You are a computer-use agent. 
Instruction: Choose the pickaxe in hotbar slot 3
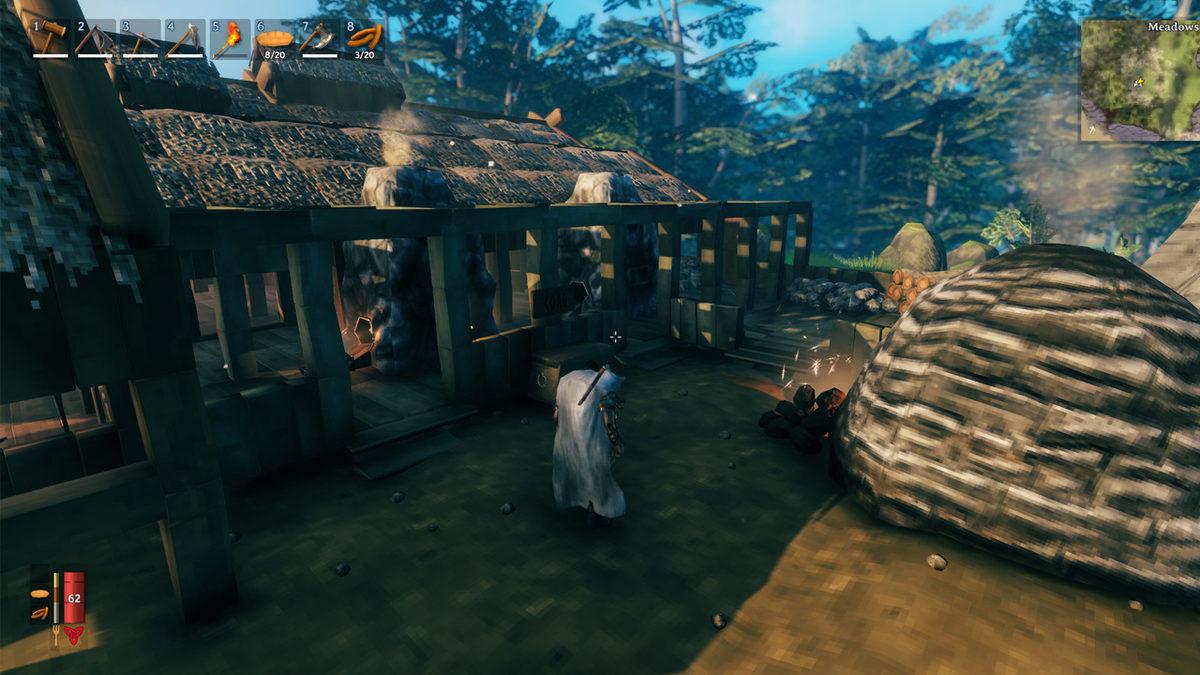point(140,38)
